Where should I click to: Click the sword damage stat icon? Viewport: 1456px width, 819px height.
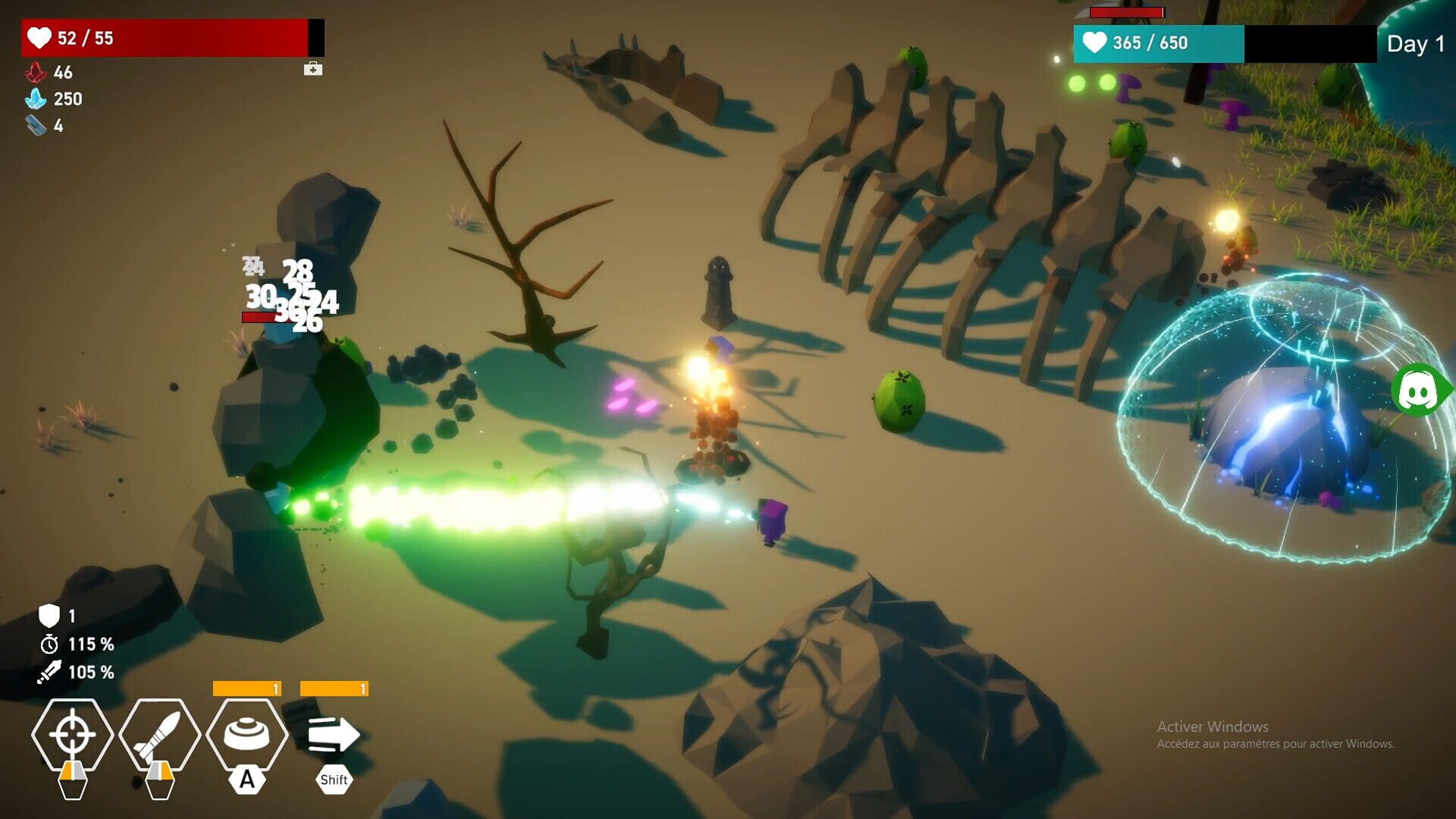coord(49,671)
